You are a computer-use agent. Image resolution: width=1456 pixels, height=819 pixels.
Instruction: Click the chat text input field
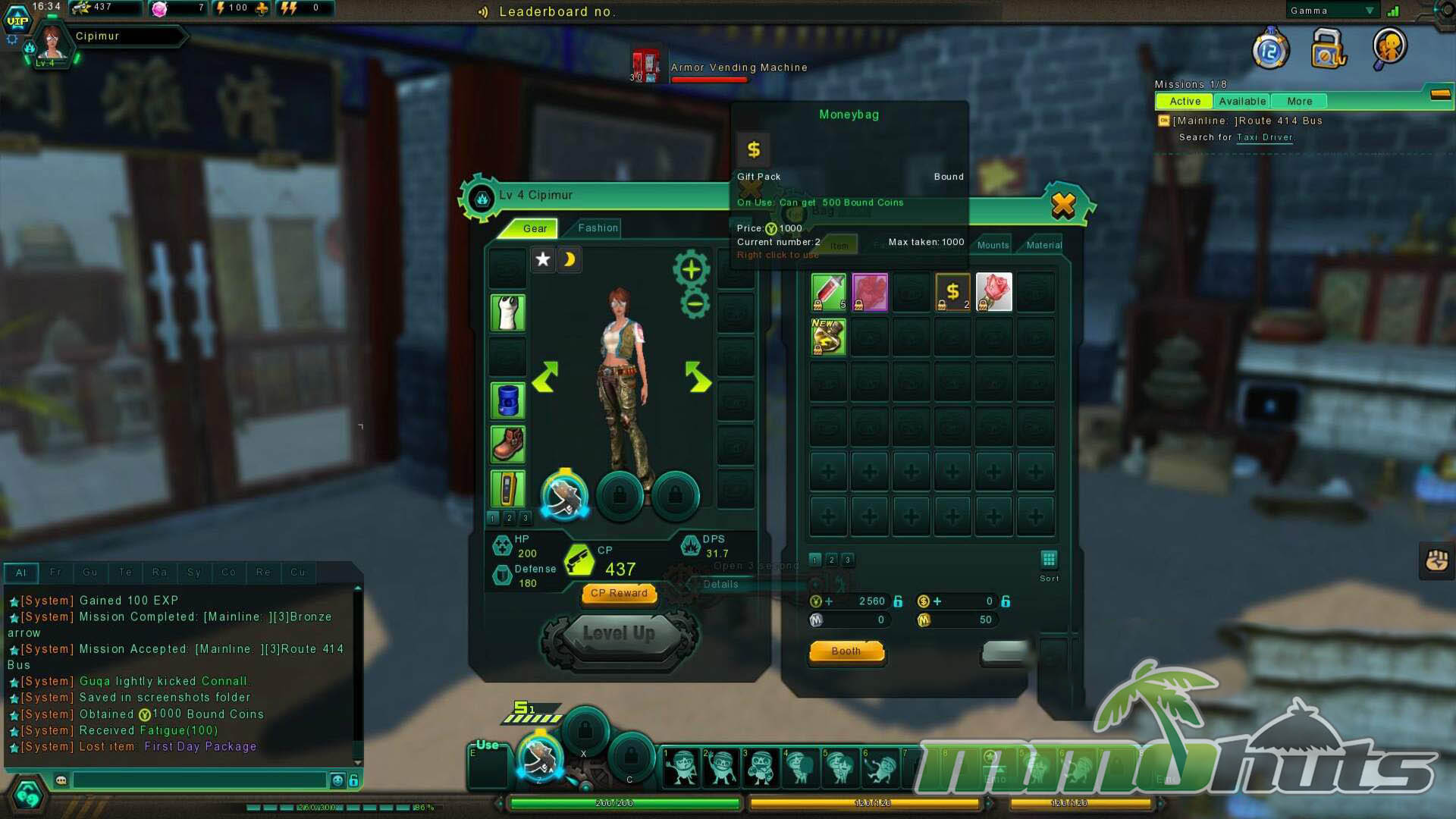199,780
